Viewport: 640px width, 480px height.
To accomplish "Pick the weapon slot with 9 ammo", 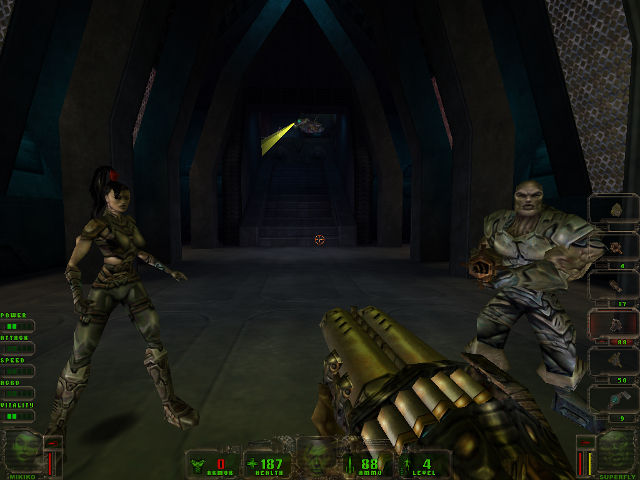I will [x=612, y=400].
